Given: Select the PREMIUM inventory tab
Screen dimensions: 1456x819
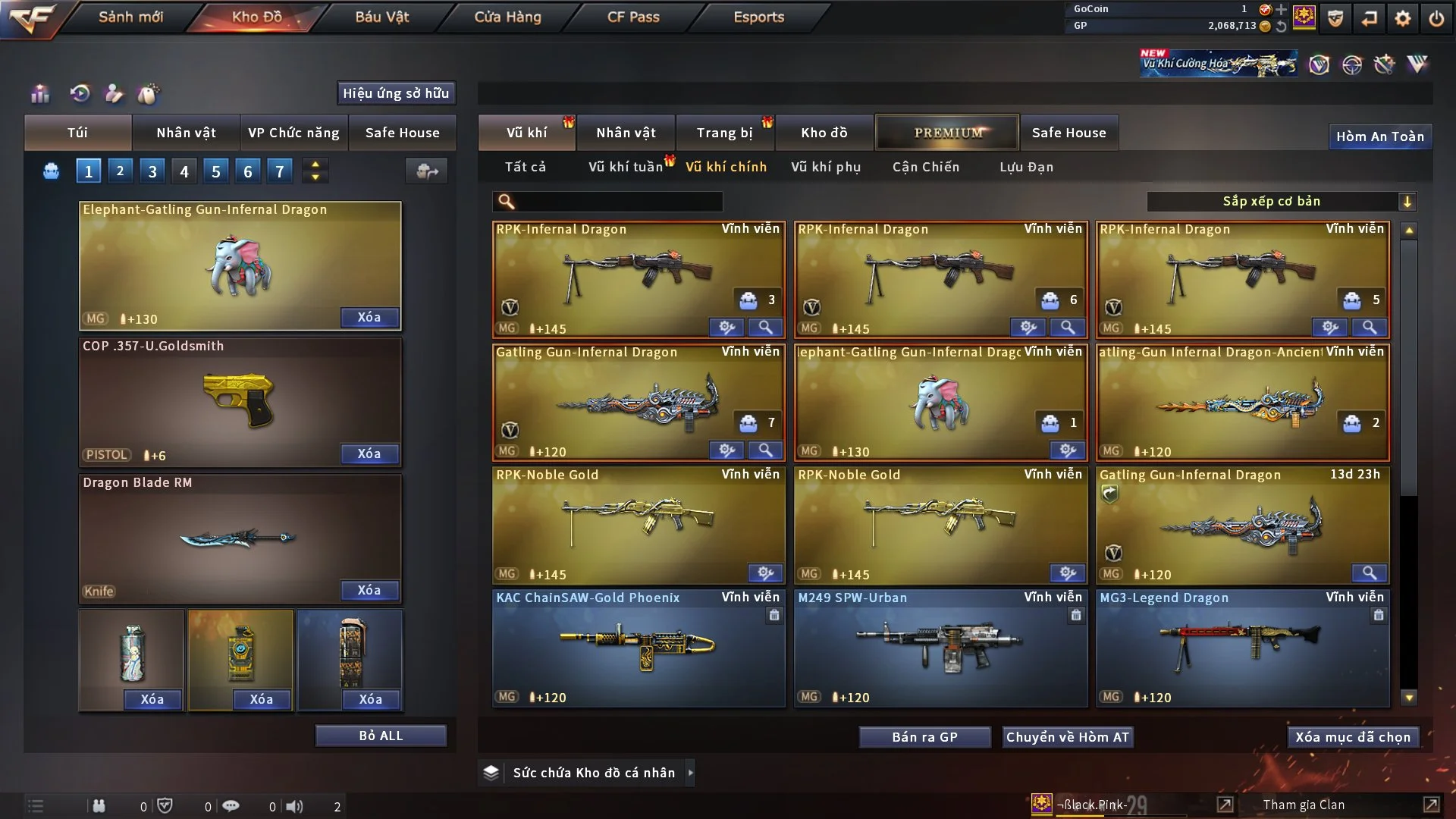Looking at the screenshot, I should 947,133.
